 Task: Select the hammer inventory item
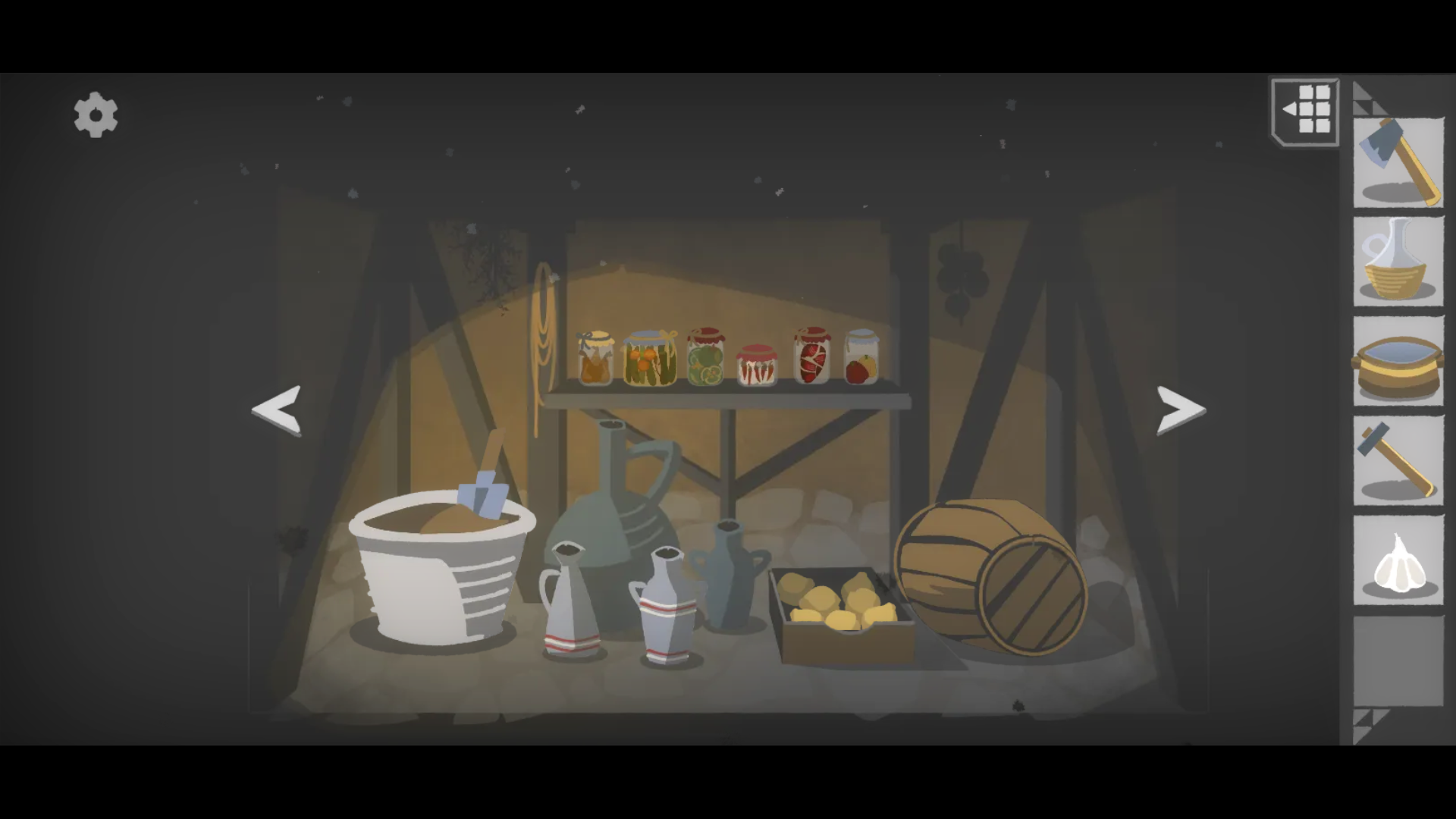[1398, 461]
